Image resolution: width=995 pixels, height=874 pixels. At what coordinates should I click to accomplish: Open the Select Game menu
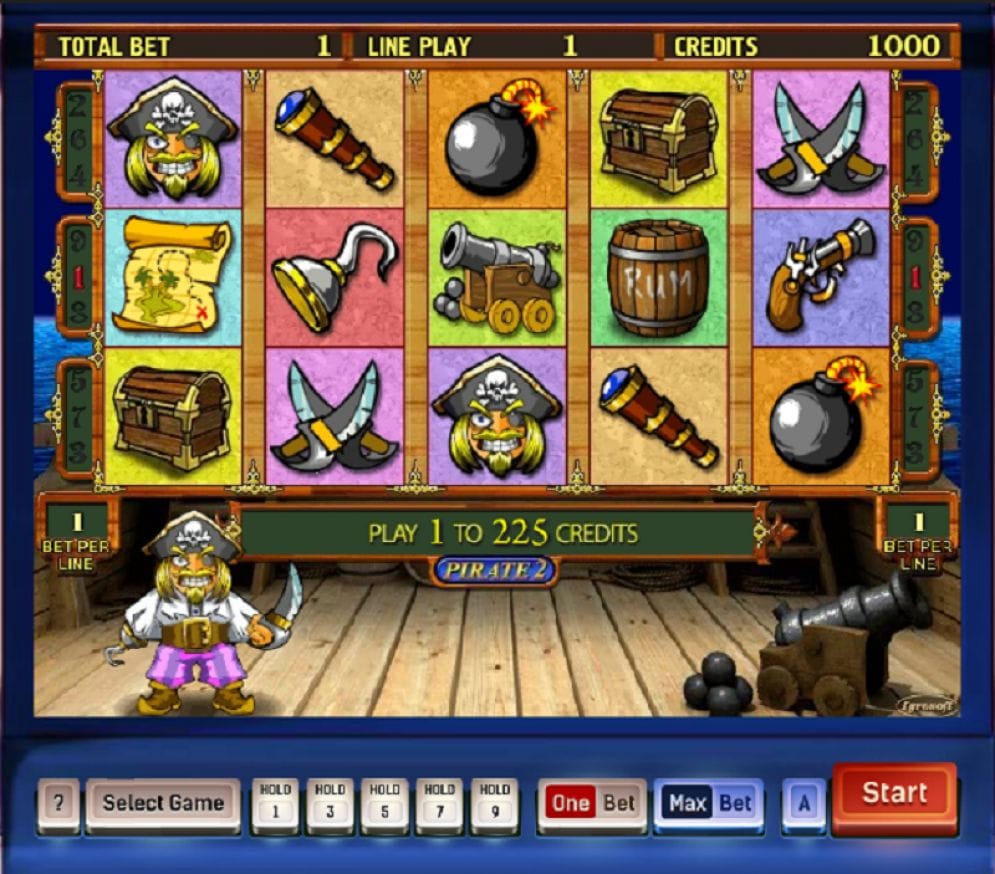point(163,804)
